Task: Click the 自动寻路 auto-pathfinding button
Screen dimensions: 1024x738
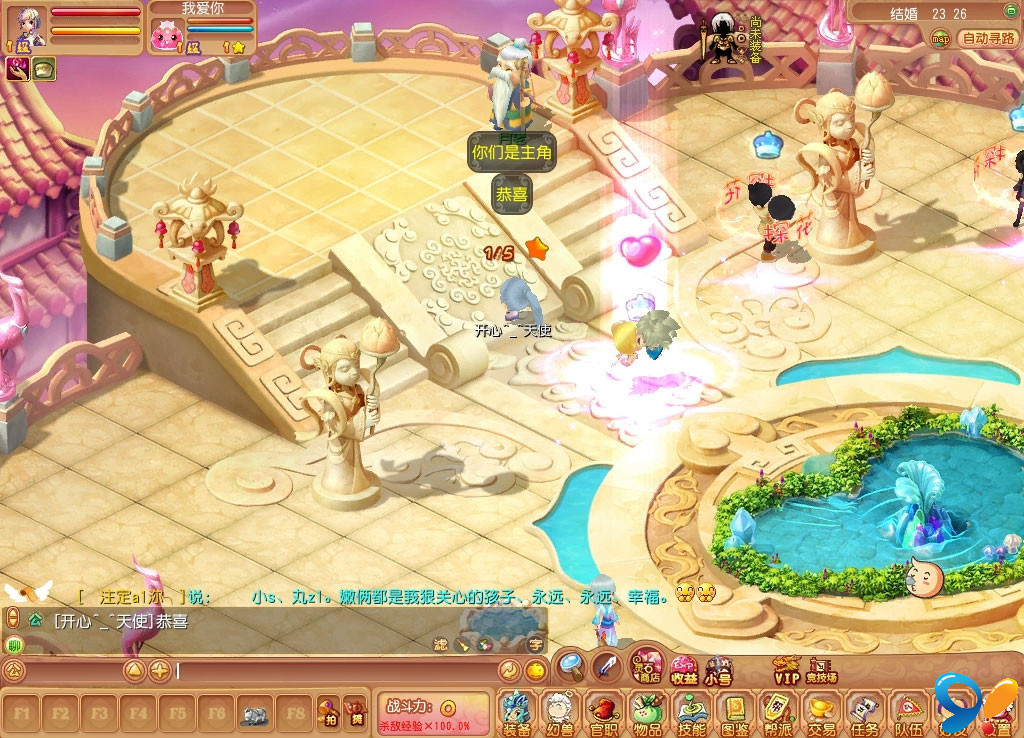Action: pyautogui.click(x=987, y=39)
